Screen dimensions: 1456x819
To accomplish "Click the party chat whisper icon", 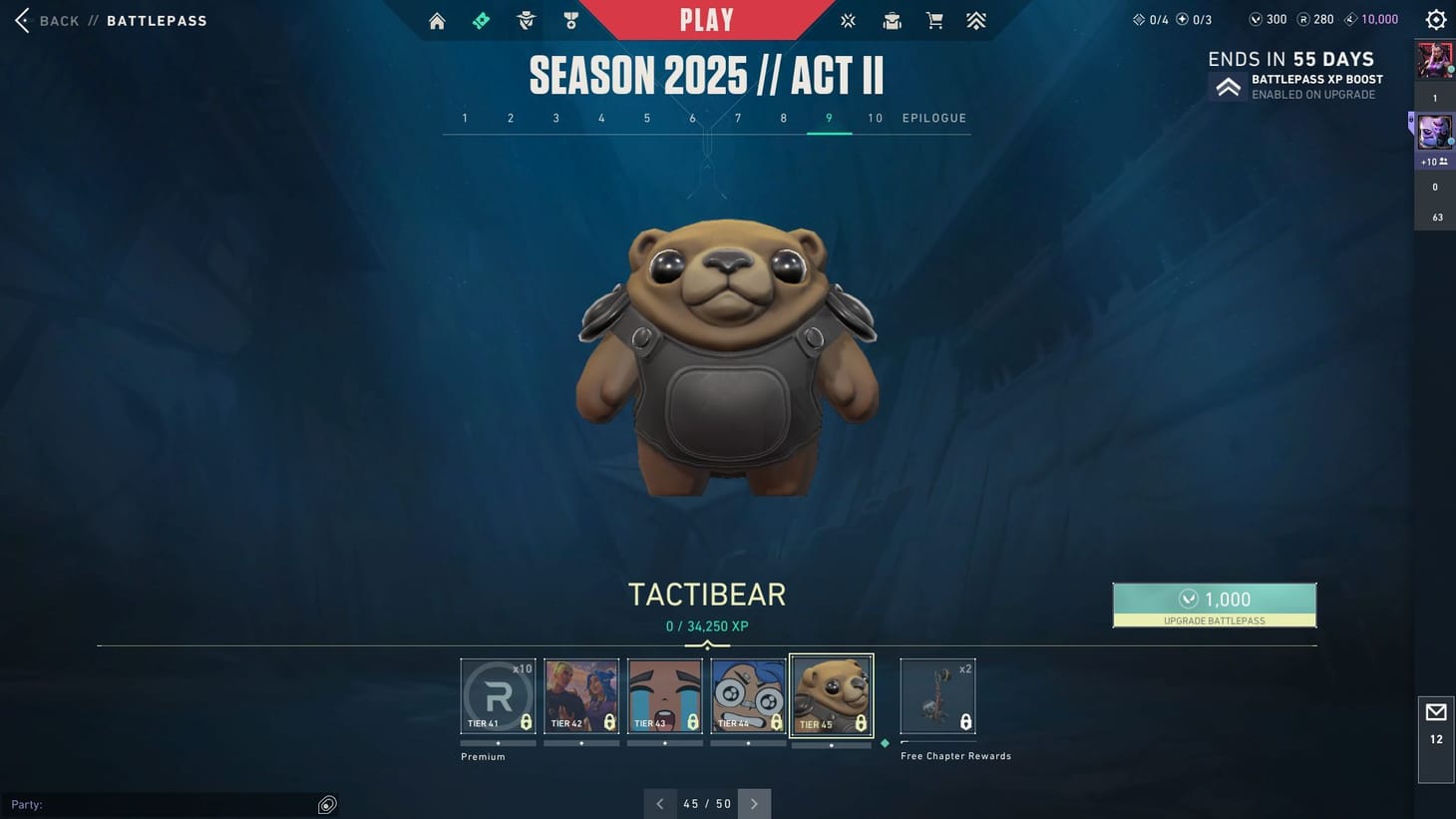I will click(x=327, y=804).
